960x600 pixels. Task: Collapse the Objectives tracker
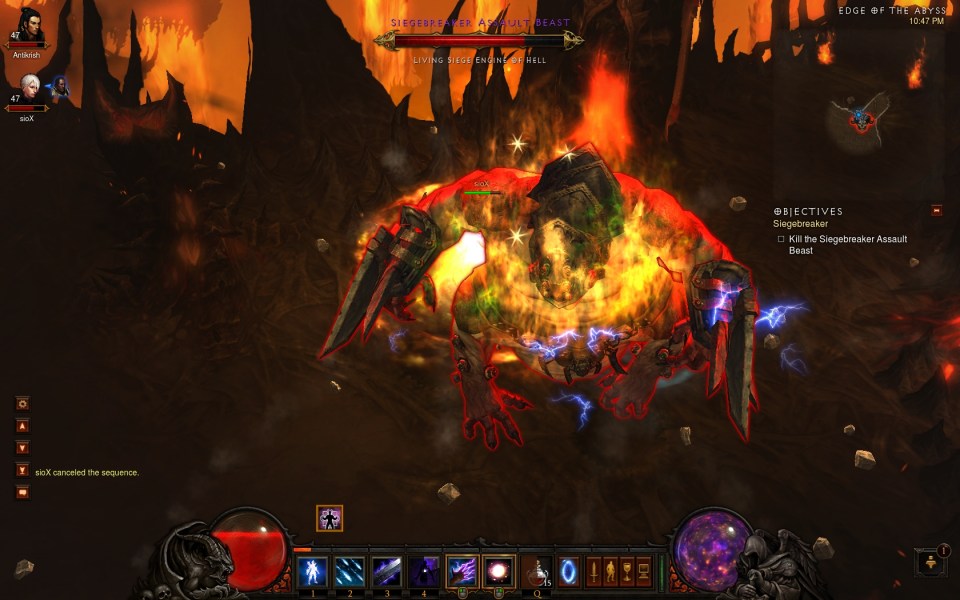[936, 210]
